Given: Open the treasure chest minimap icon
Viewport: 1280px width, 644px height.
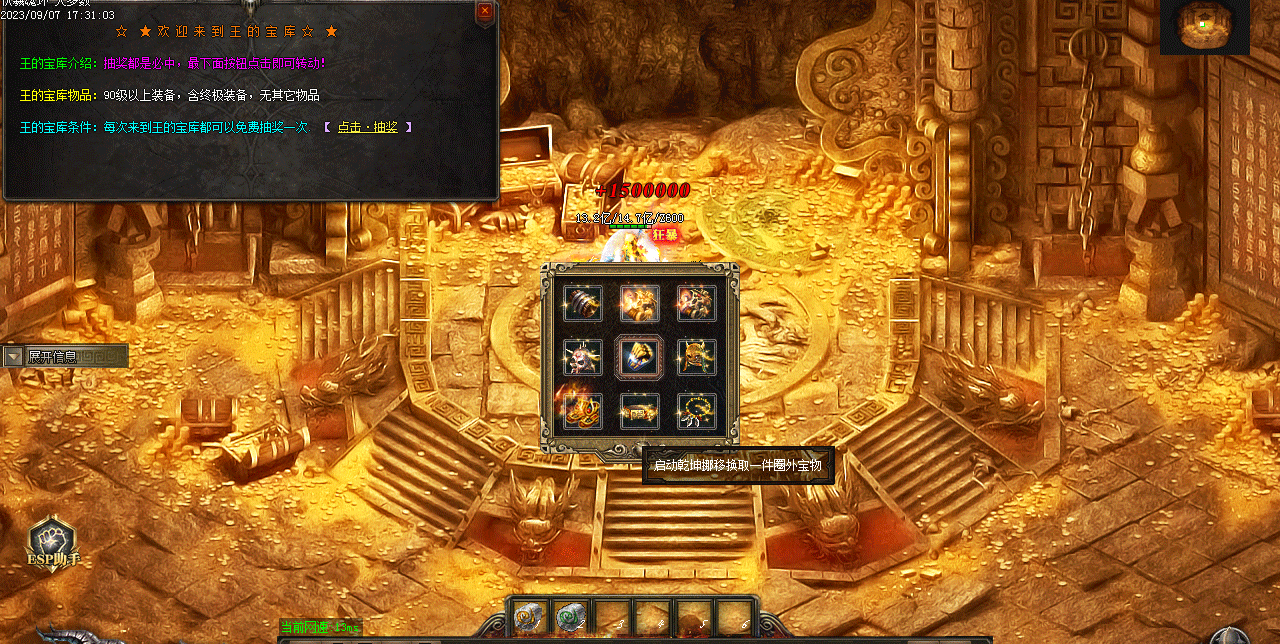Looking at the screenshot, I should click(x=1204, y=27).
